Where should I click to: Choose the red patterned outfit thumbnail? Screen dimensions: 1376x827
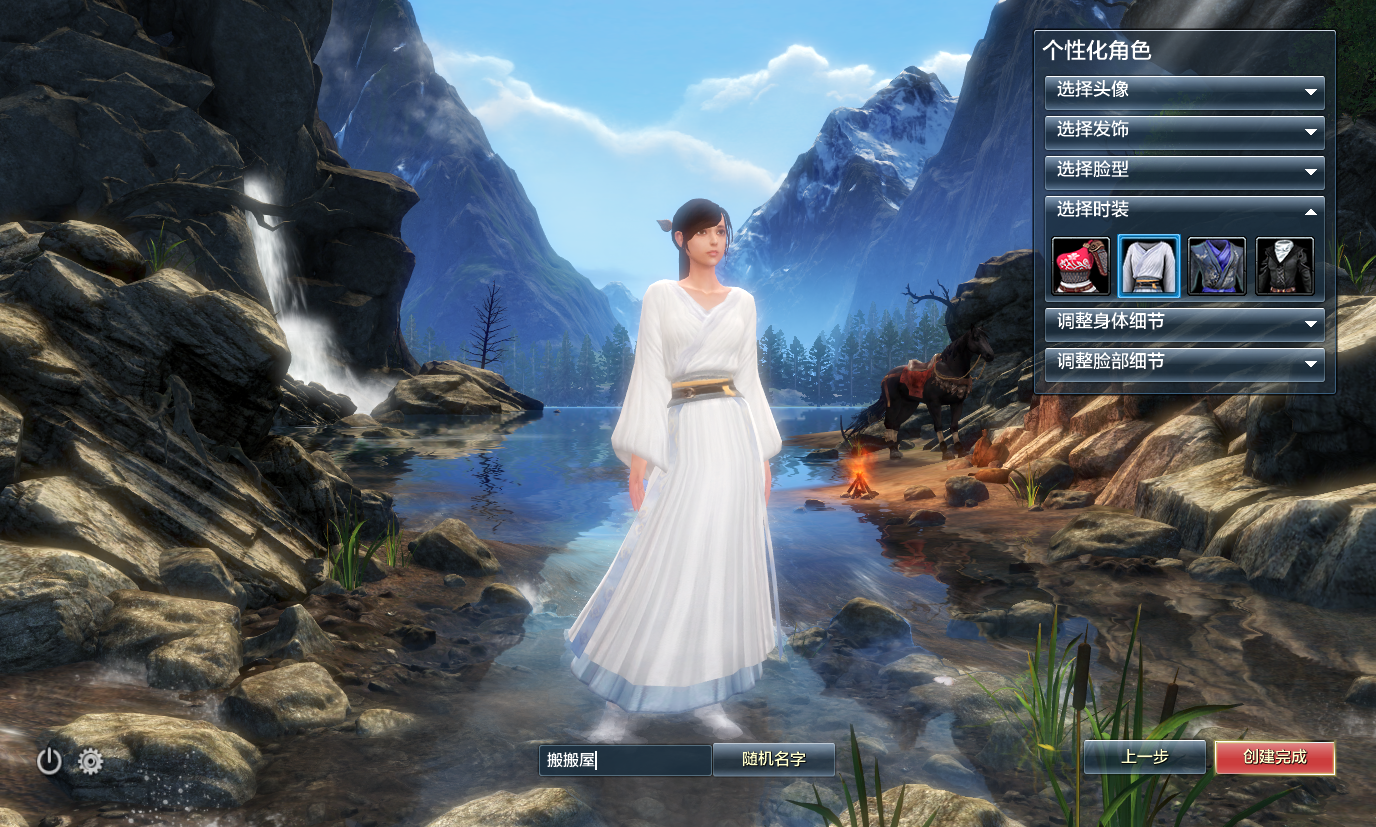pos(1080,266)
